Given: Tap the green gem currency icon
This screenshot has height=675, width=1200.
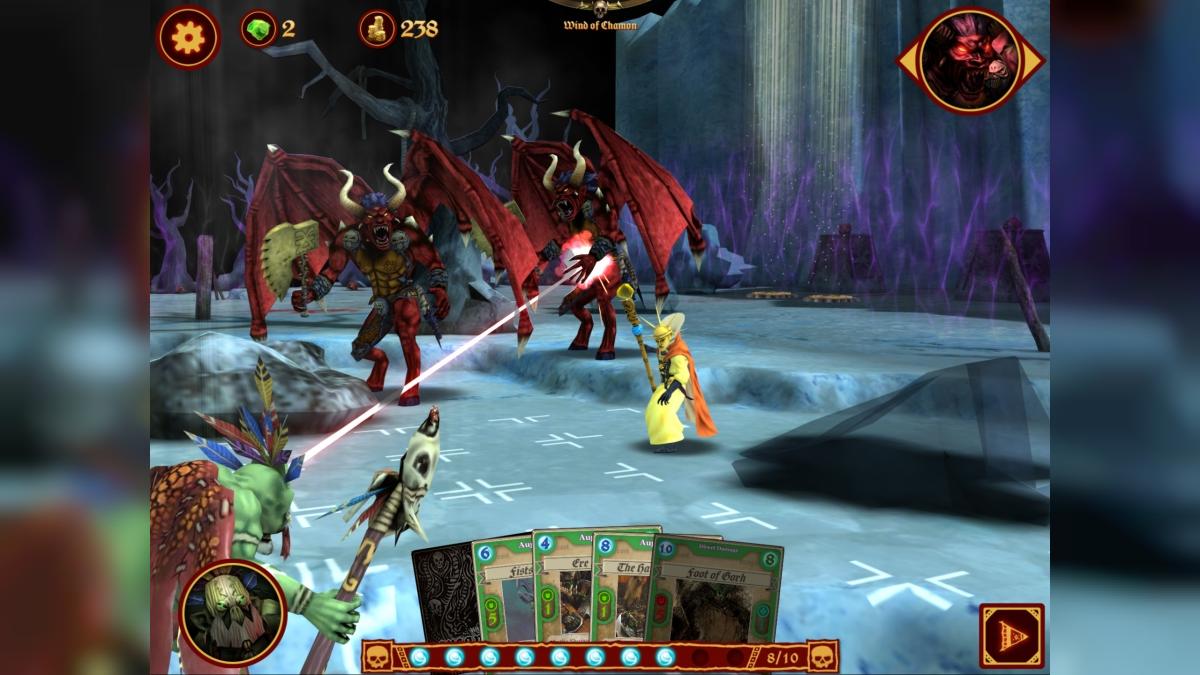Looking at the screenshot, I should click(258, 29).
